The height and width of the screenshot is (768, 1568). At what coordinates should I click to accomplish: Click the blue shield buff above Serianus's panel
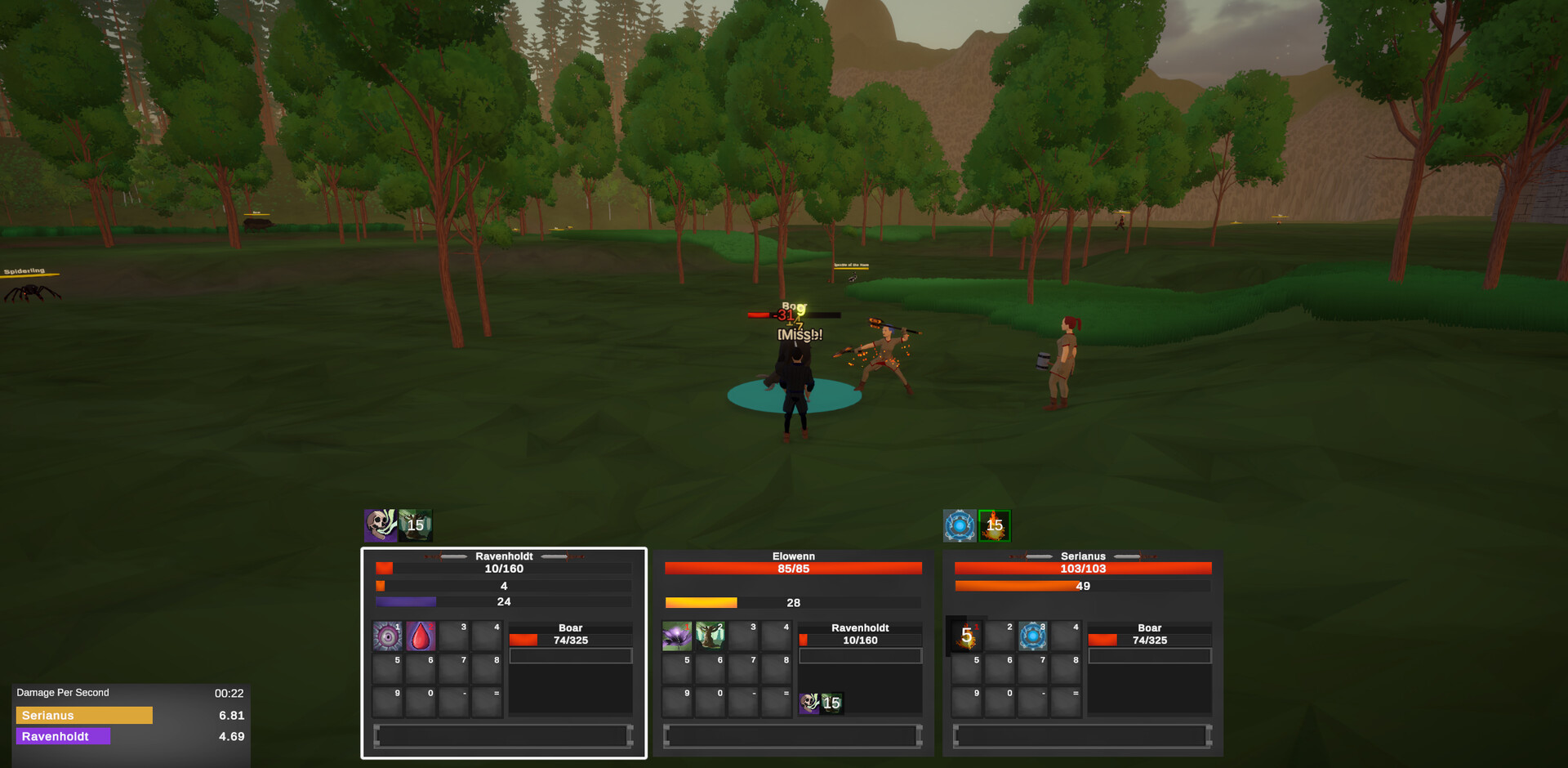960,525
